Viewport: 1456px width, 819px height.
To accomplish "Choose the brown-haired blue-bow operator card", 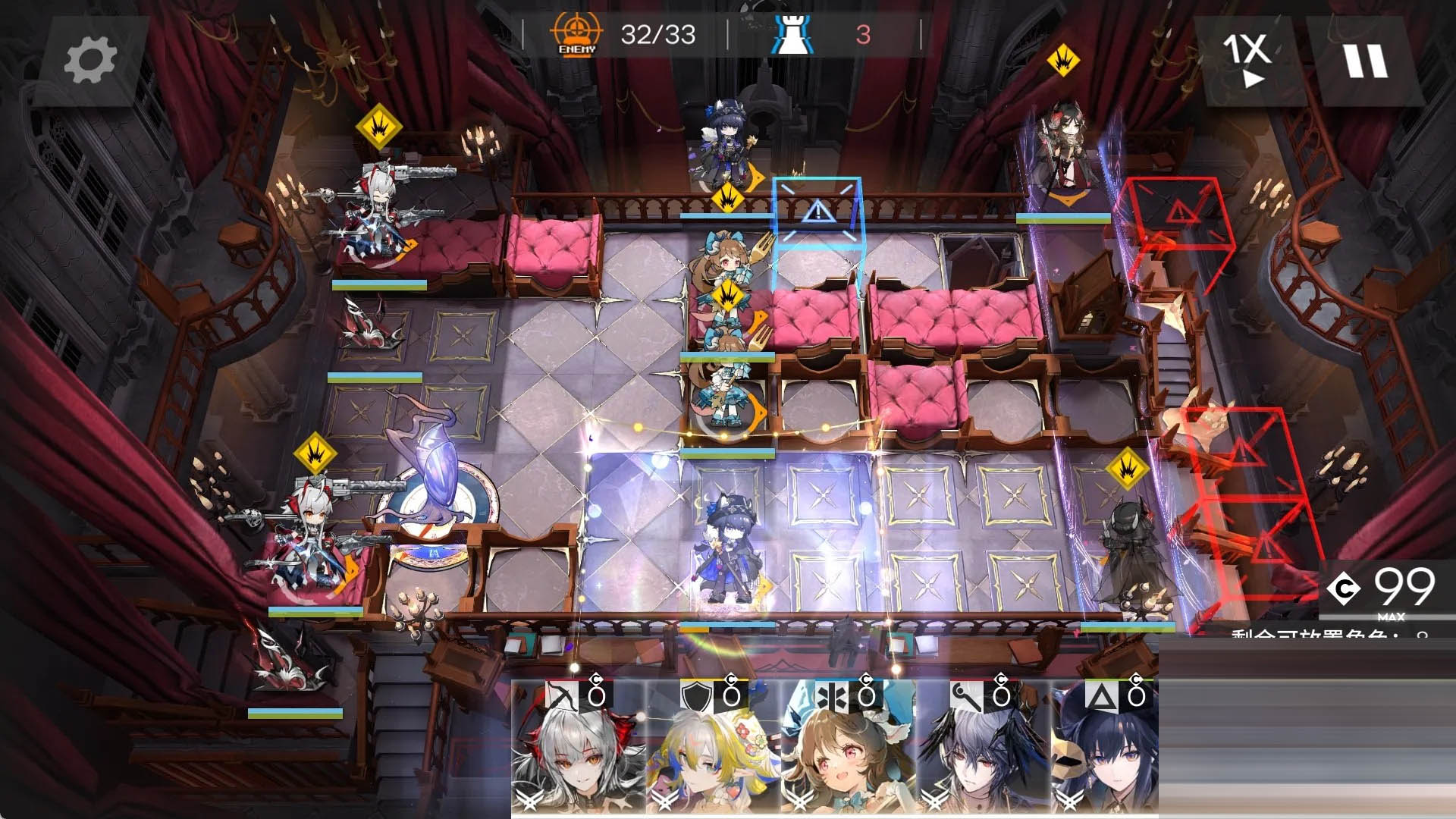I will tap(848, 747).
